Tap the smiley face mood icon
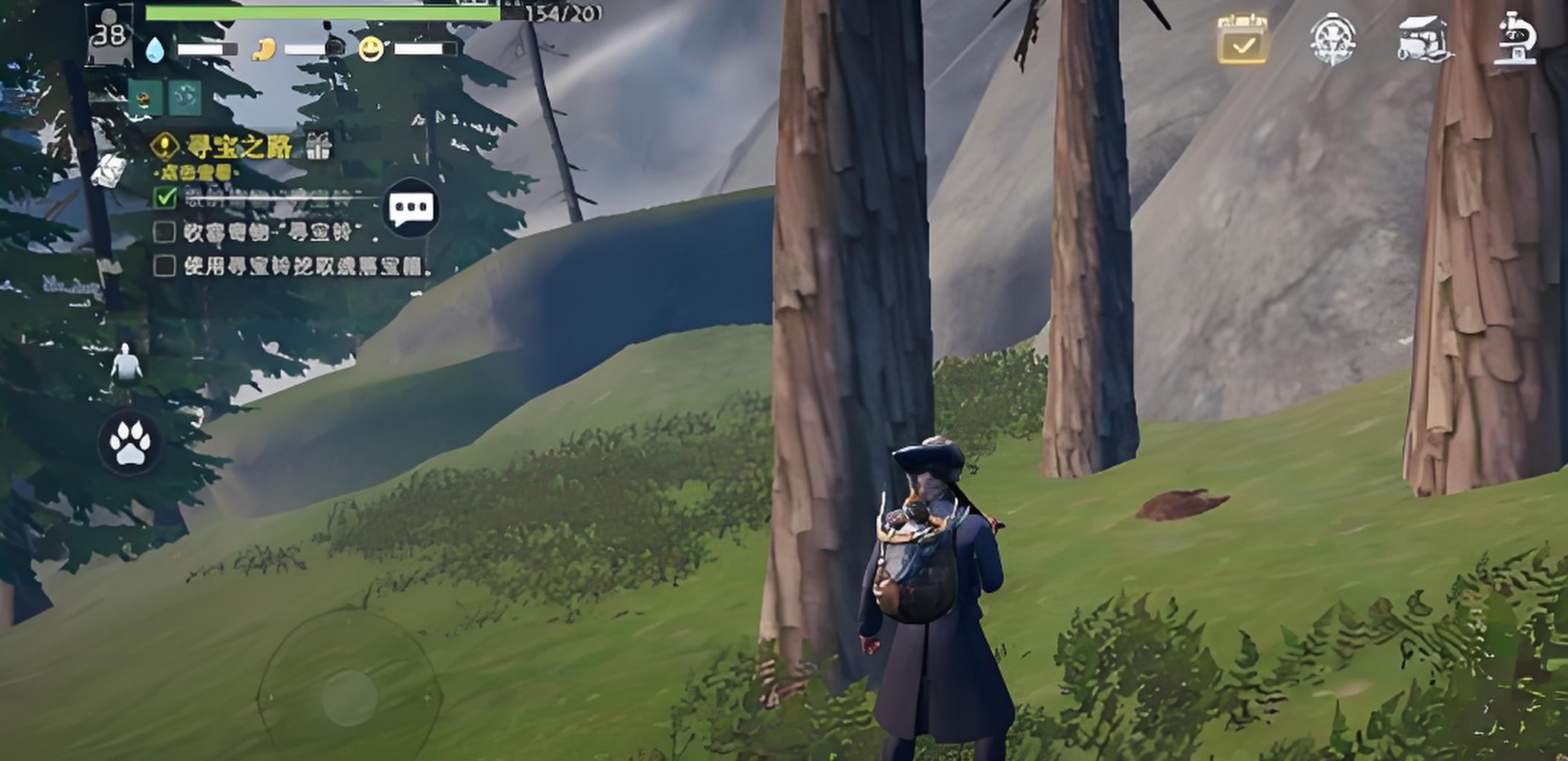Viewport: 1568px width, 761px height. pos(371,50)
